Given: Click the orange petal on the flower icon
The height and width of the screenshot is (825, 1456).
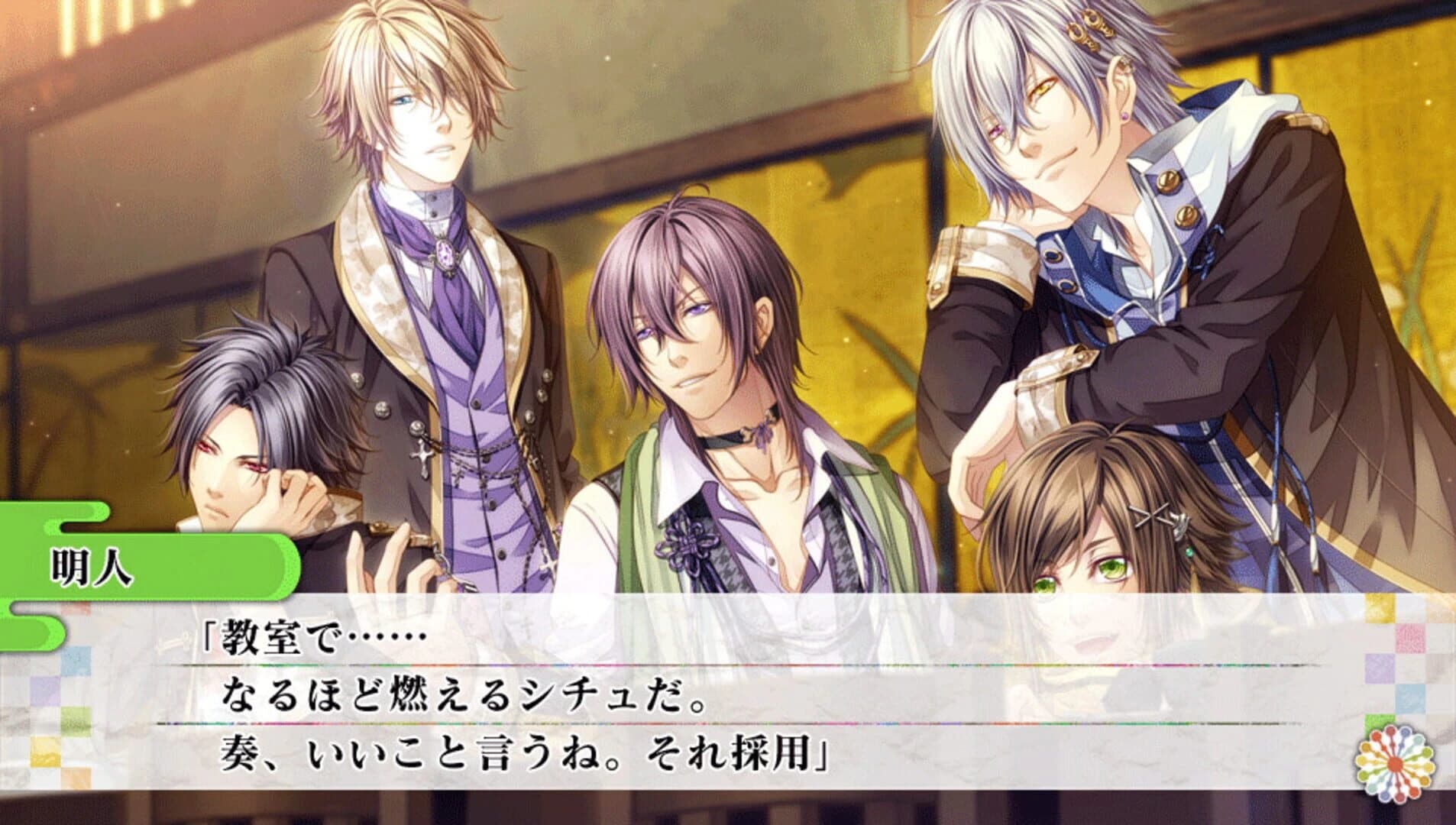Looking at the screenshot, I should point(1376,736).
